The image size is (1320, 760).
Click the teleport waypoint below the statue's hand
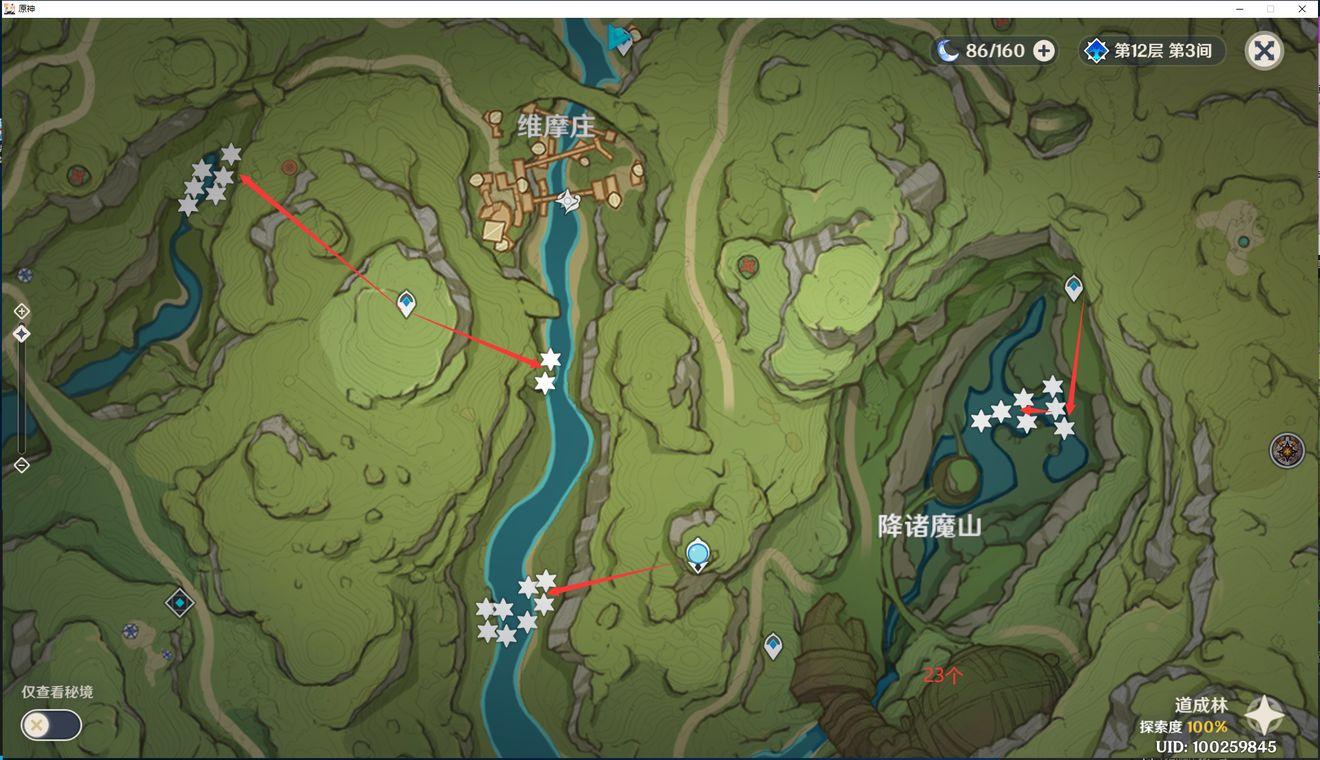pyautogui.click(x=772, y=645)
